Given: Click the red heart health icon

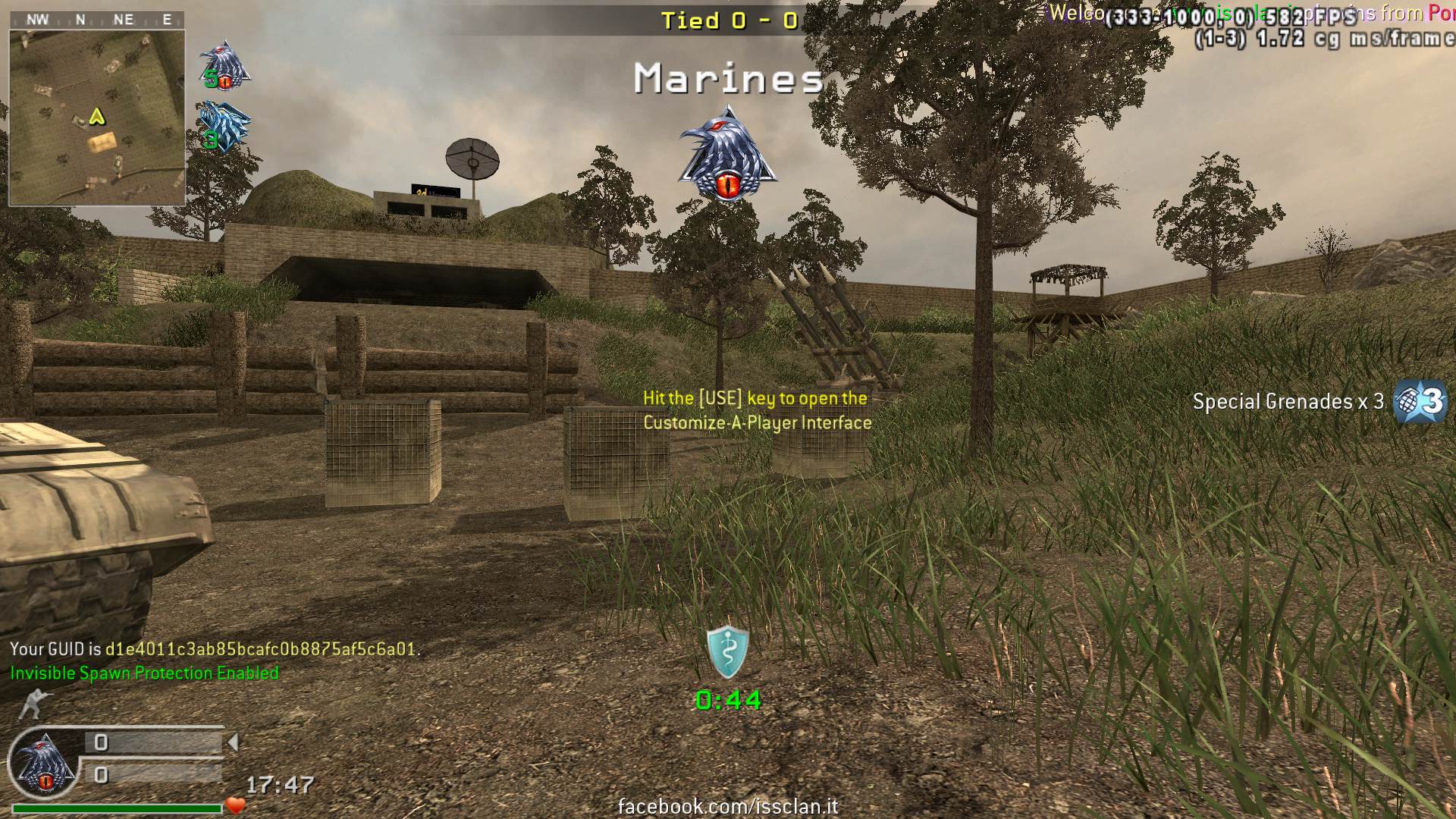Looking at the screenshot, I should (x=236, y=805).
